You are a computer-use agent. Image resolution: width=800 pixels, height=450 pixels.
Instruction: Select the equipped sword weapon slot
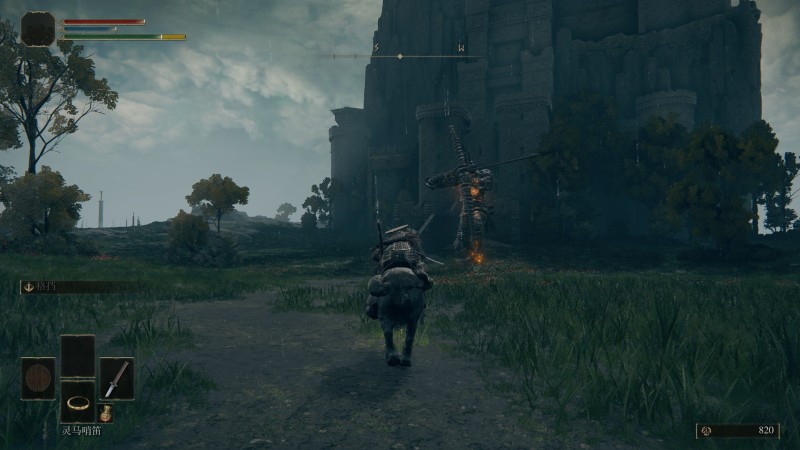(116, 378)
